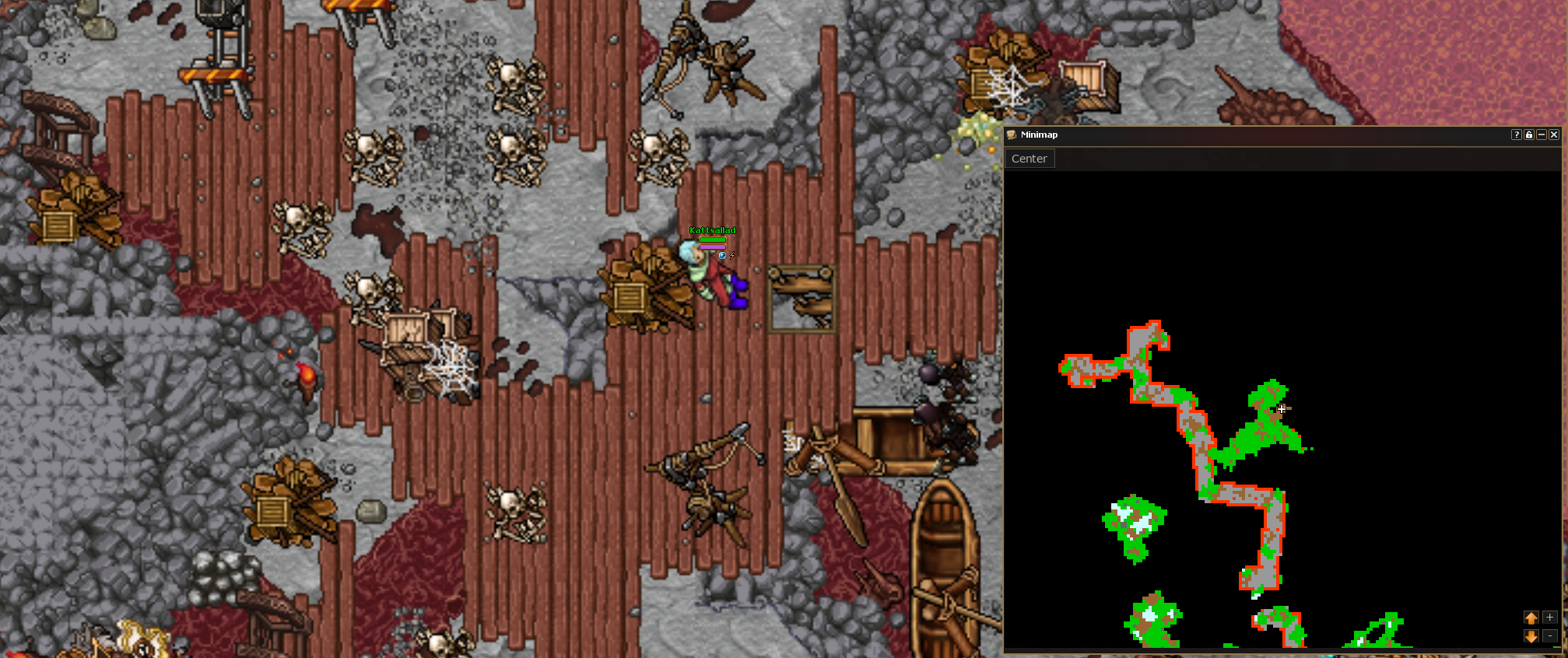
Task: Minimize the Minimap window
Action: click(1542, 135)
